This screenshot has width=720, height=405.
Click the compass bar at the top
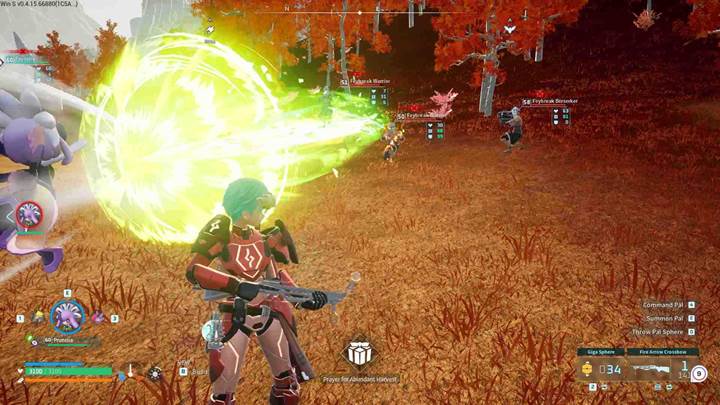(358, 12)
